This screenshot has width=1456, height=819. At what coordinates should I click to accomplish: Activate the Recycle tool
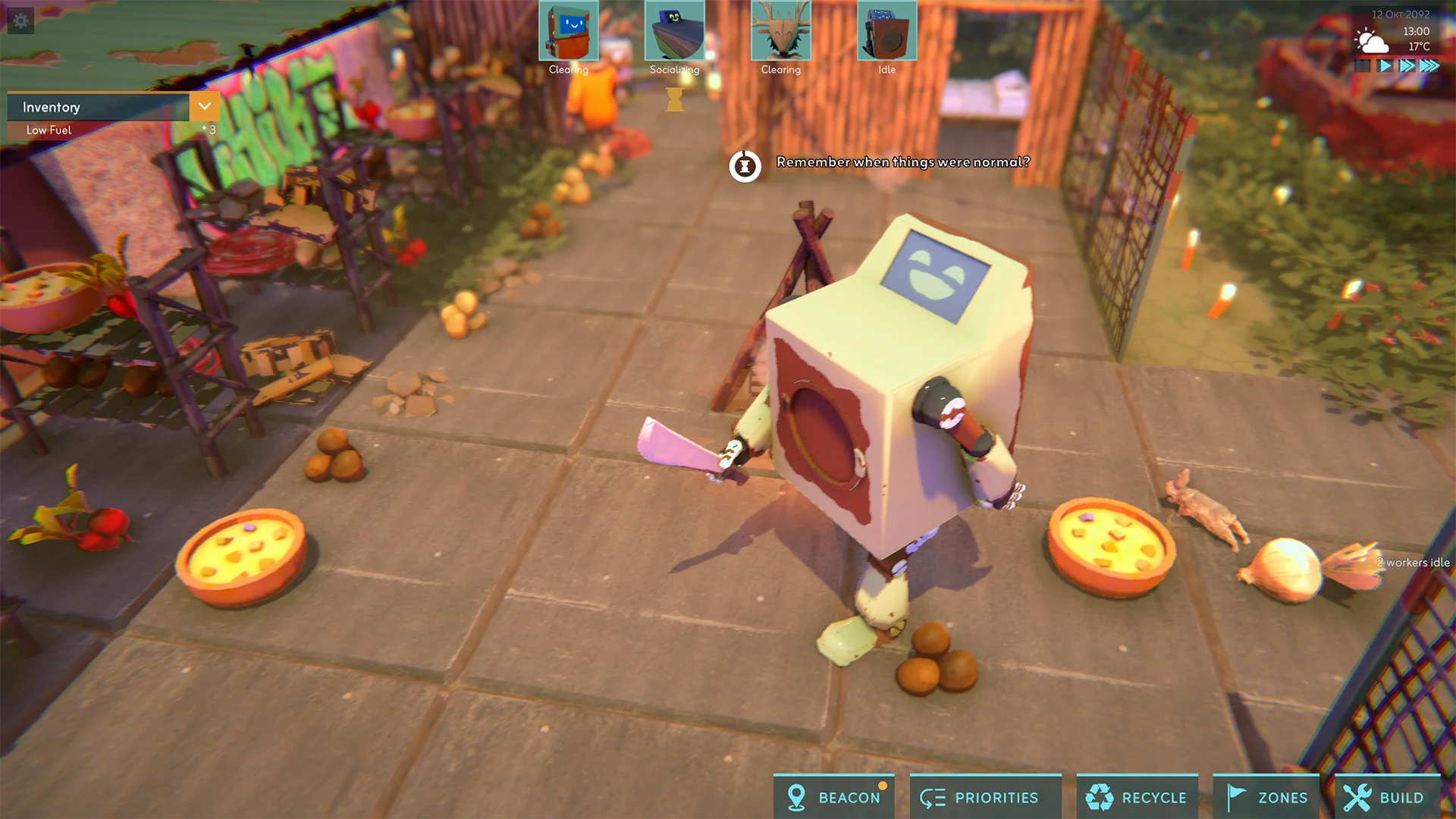(1137, 797)
